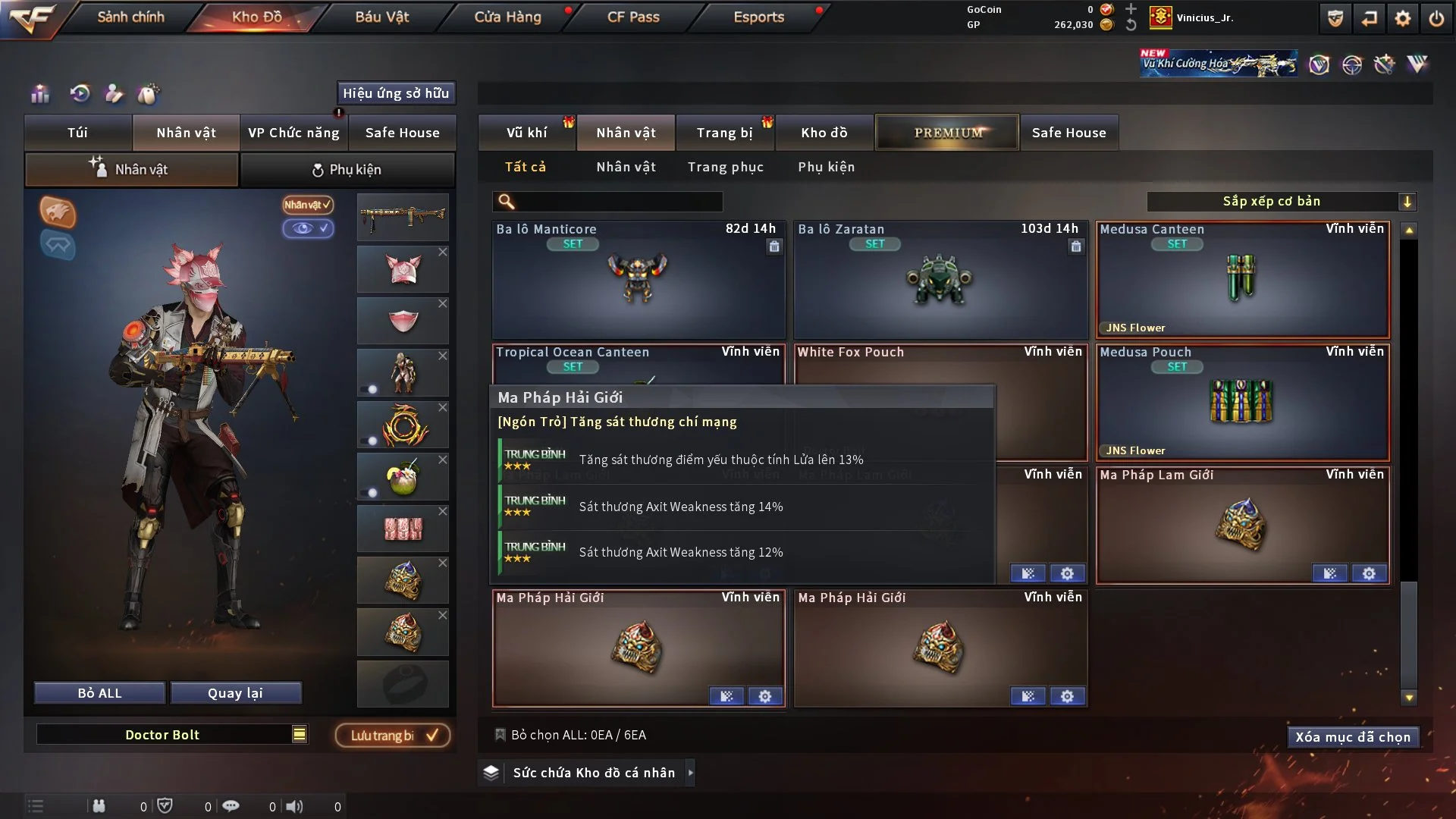
Task: Switch to the Vũ khí tab
Action: point(526,133)
